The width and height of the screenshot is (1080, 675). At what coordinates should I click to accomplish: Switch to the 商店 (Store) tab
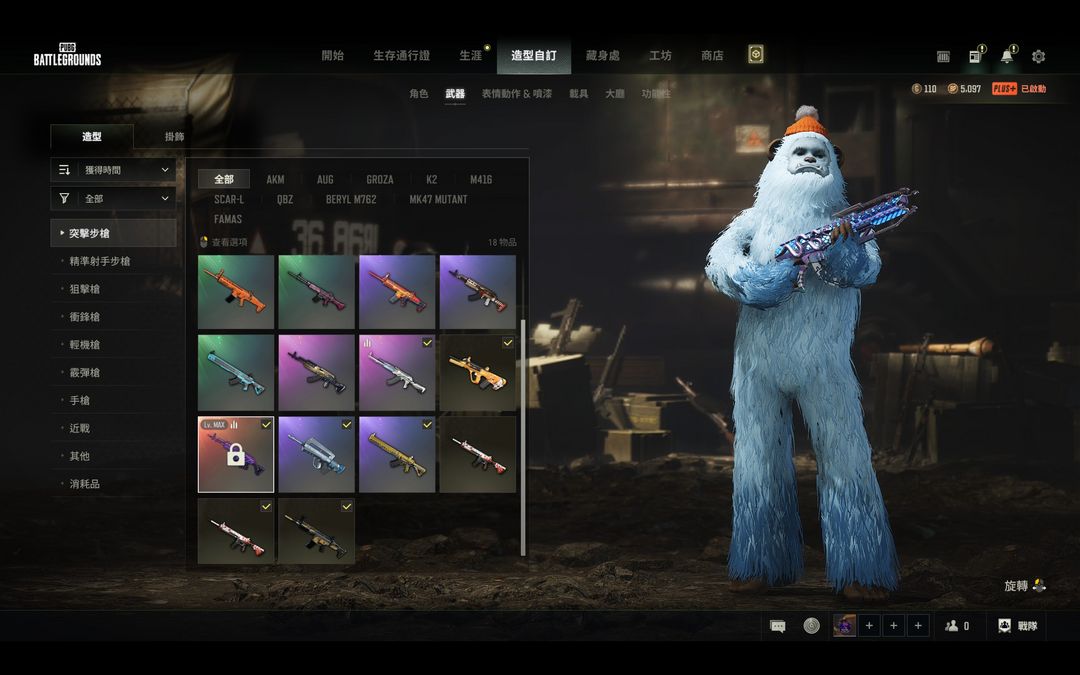[x=712, y=56]
